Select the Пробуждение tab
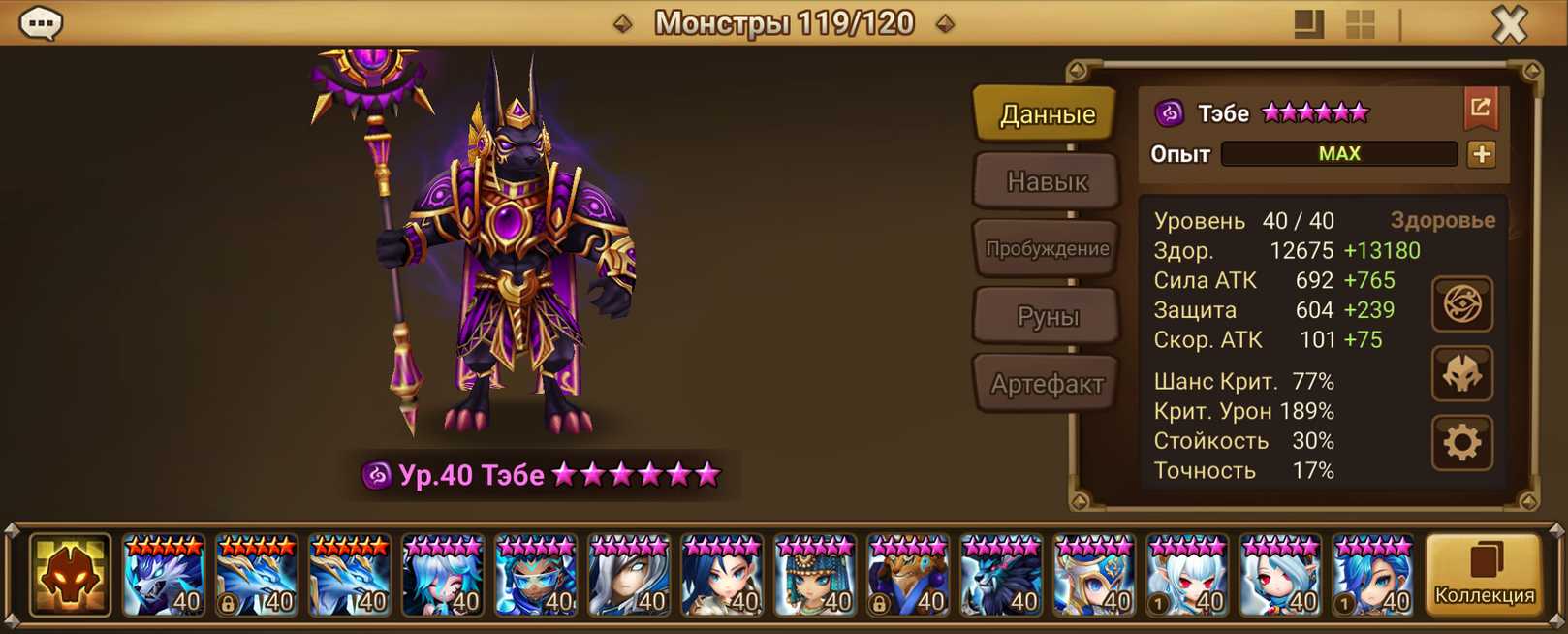Screen dimensions: 1568x634 coord(1047,248)
